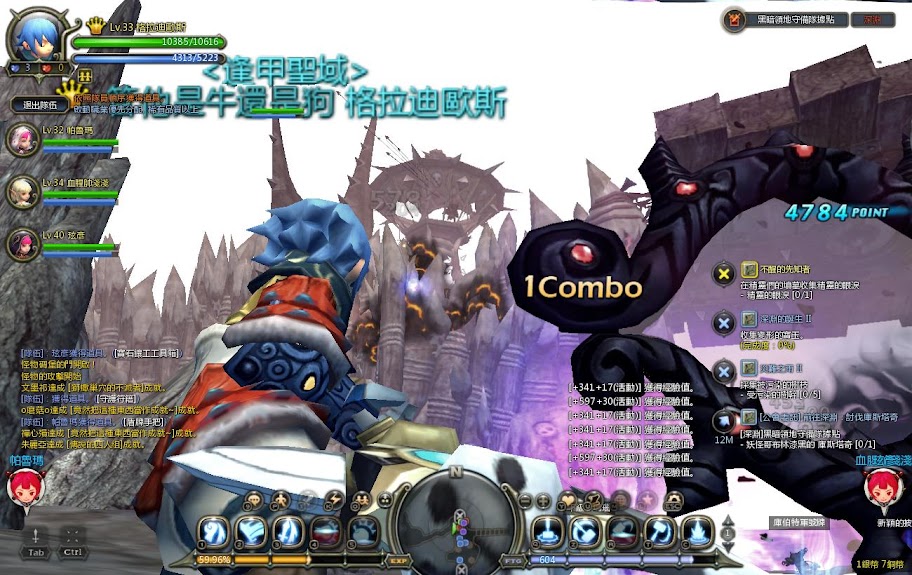Click the 退出隊伍 leave party button
The height and width of the screenshot is (575, 912).
[39, 104]
